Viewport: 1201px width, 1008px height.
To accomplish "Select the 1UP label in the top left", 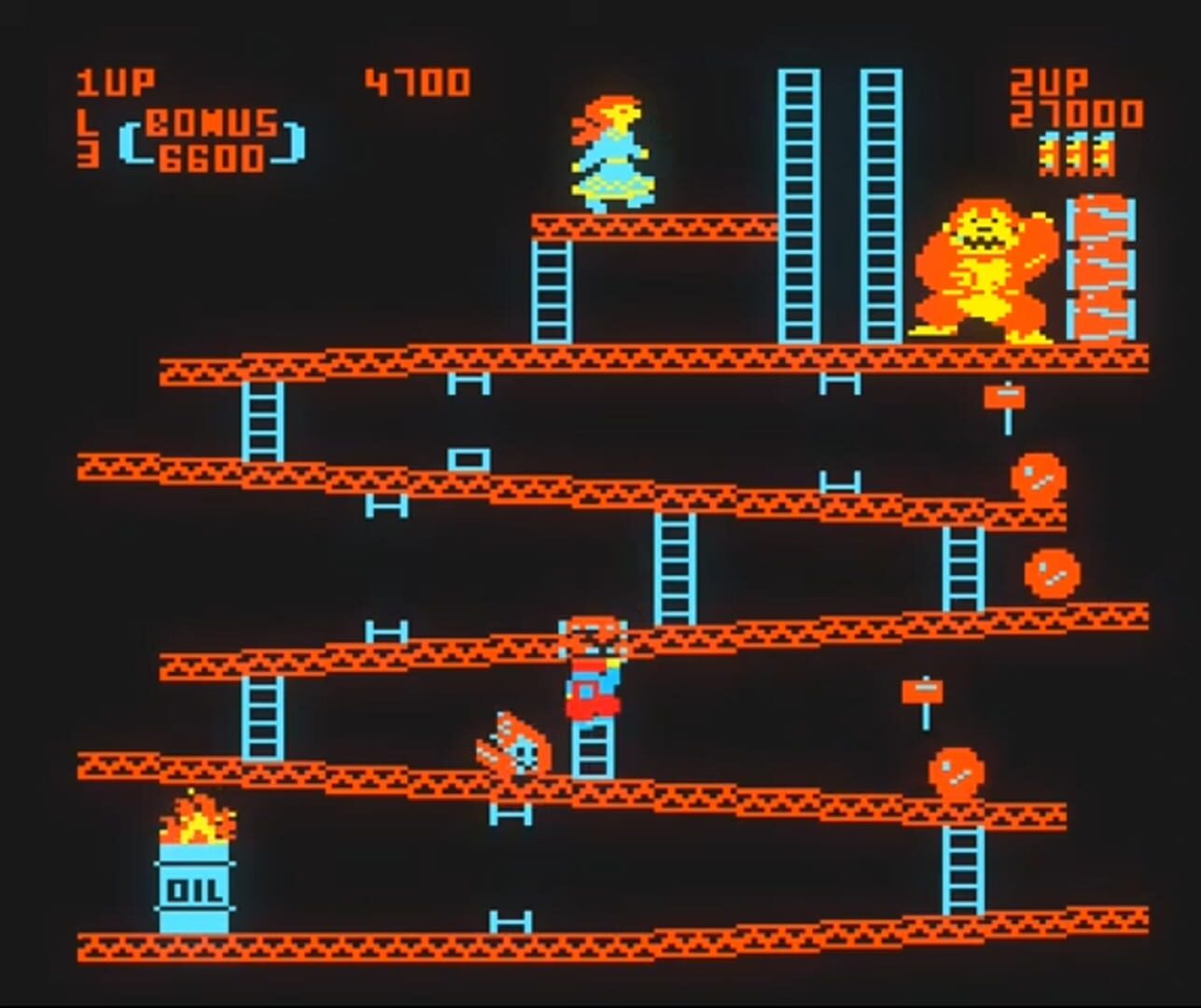I will (112, 82).
